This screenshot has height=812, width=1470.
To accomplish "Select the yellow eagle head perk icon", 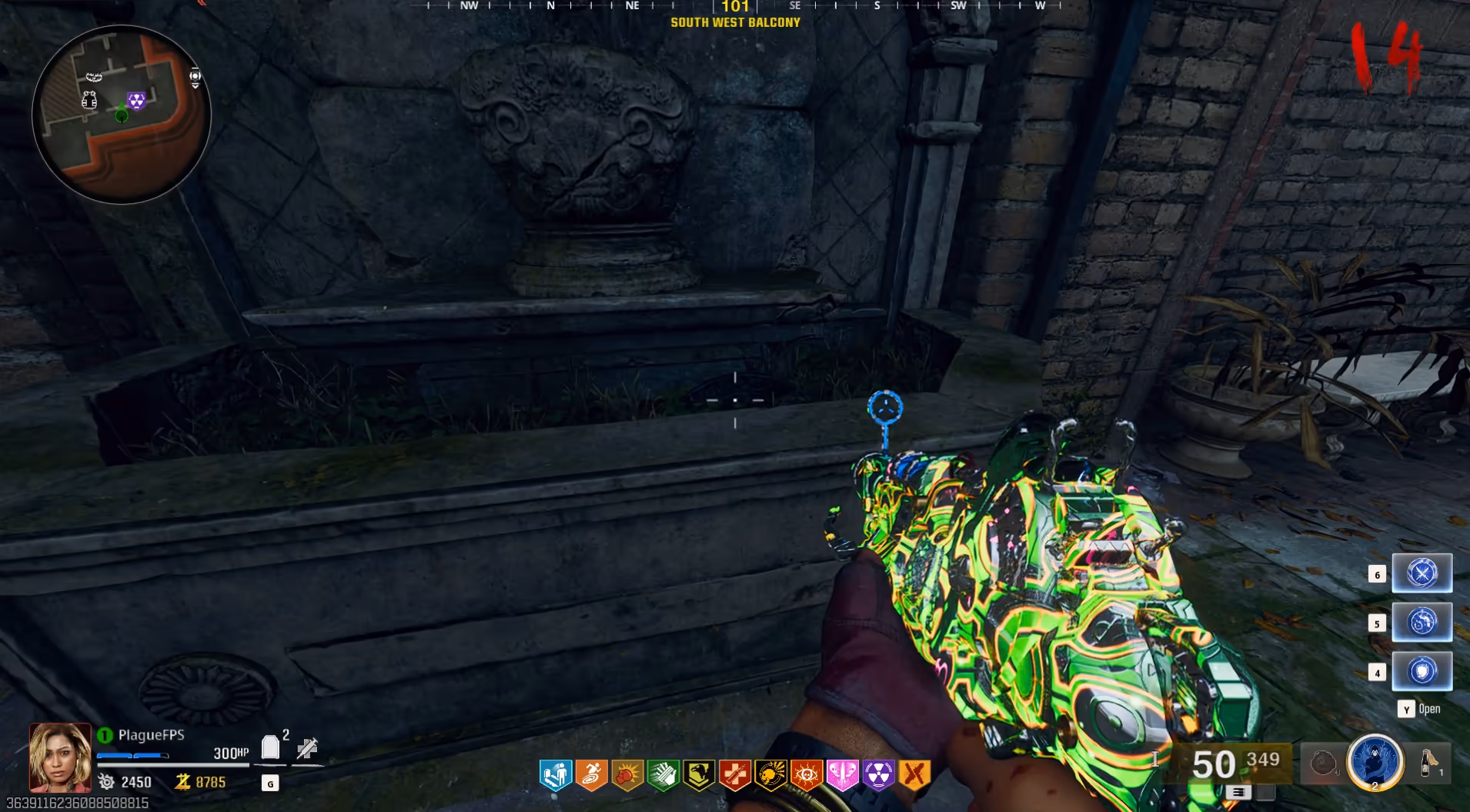I will tap(699, 775).
